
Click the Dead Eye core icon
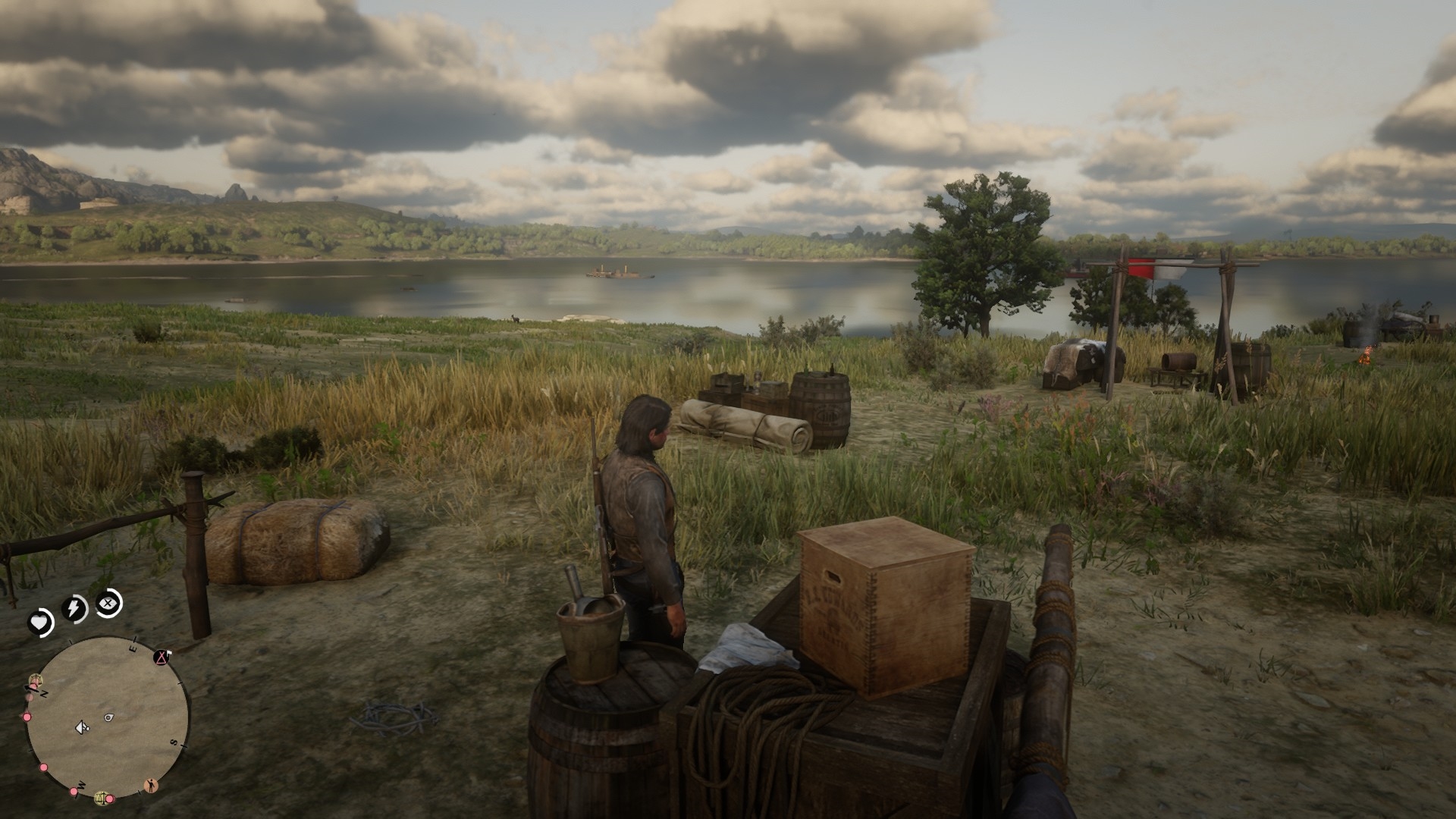click(x=109, y=604)
